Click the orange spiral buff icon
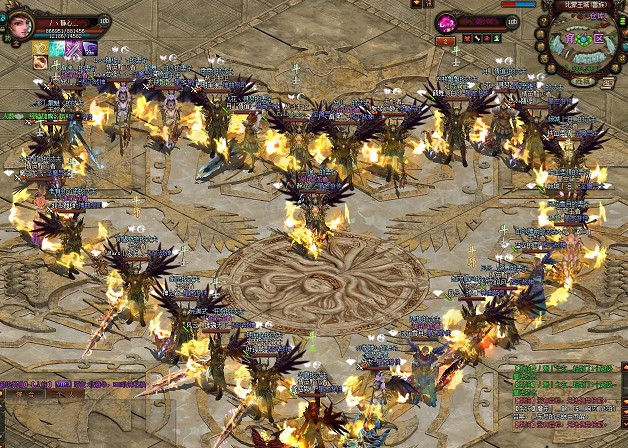Screen dimensions: 628x448 [x=41, y=63]
